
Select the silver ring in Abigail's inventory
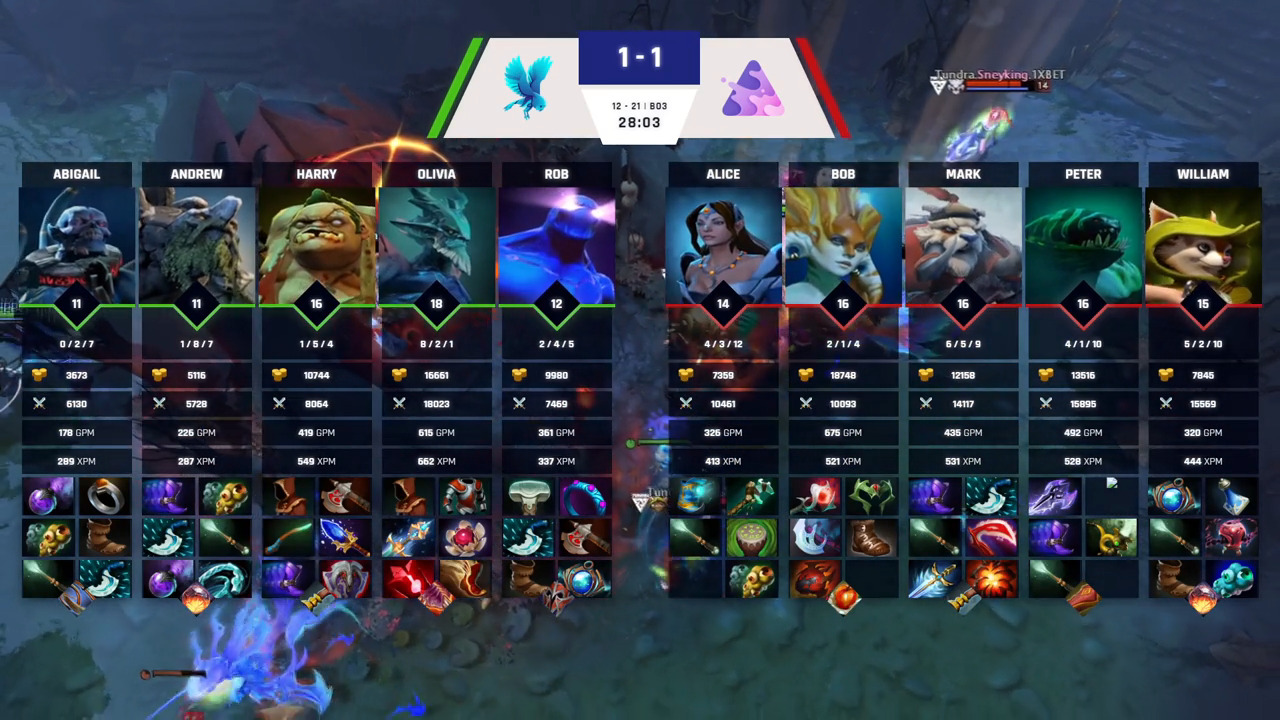[106, 497]
